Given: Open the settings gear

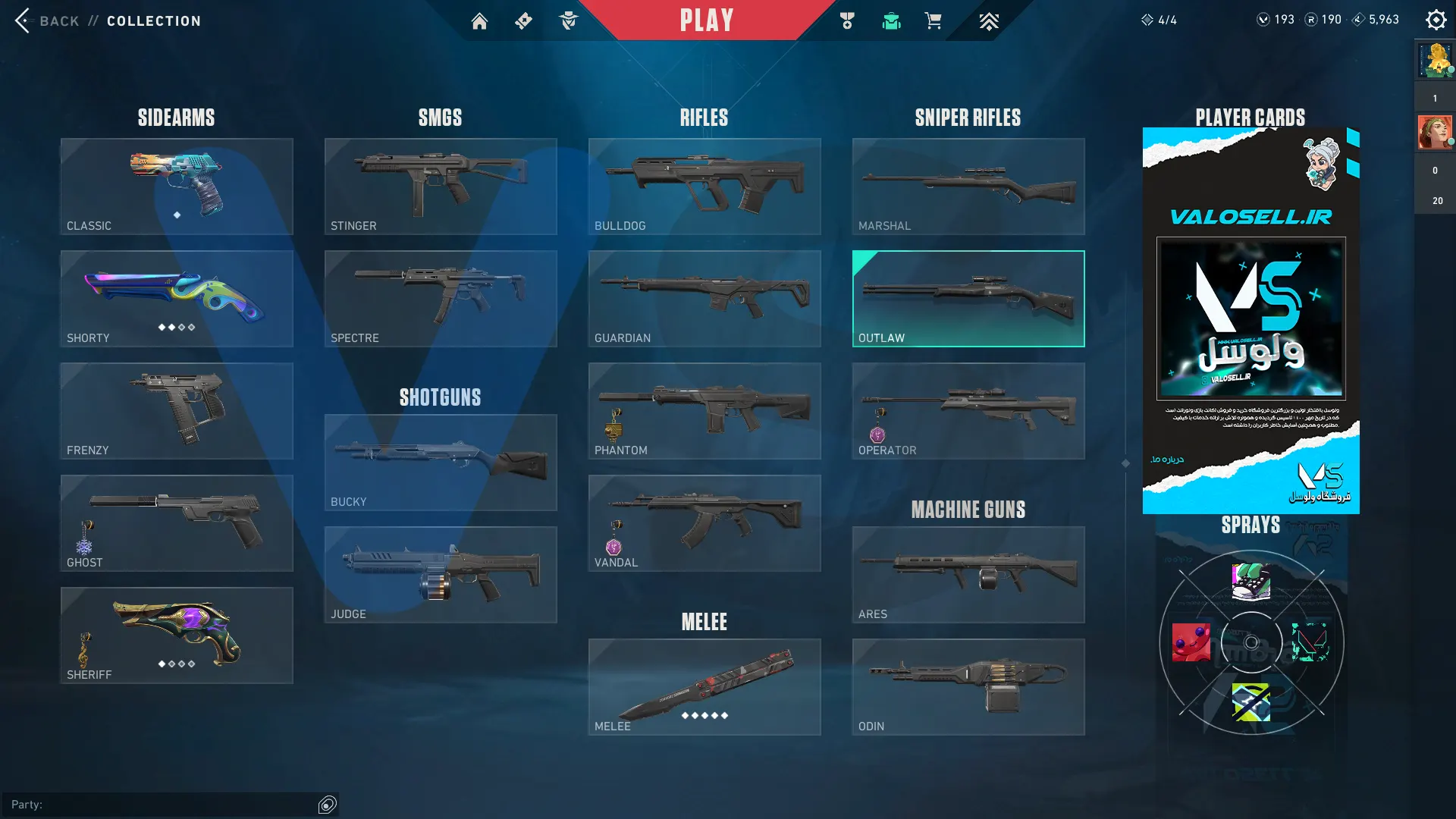Looking at the screenshot, I should click(x=1436, y=20).
